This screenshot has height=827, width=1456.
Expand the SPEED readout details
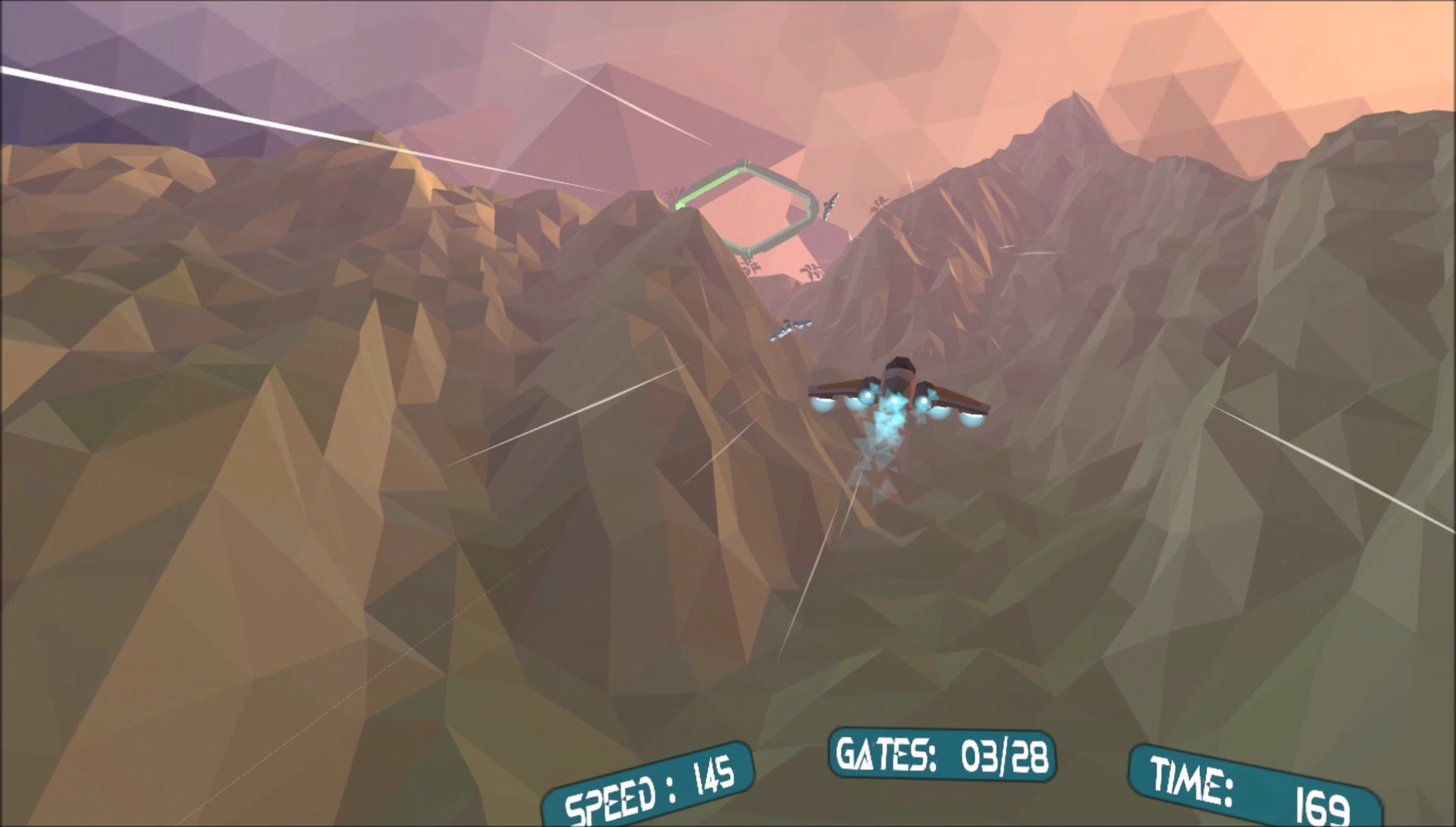click(648, 789)
